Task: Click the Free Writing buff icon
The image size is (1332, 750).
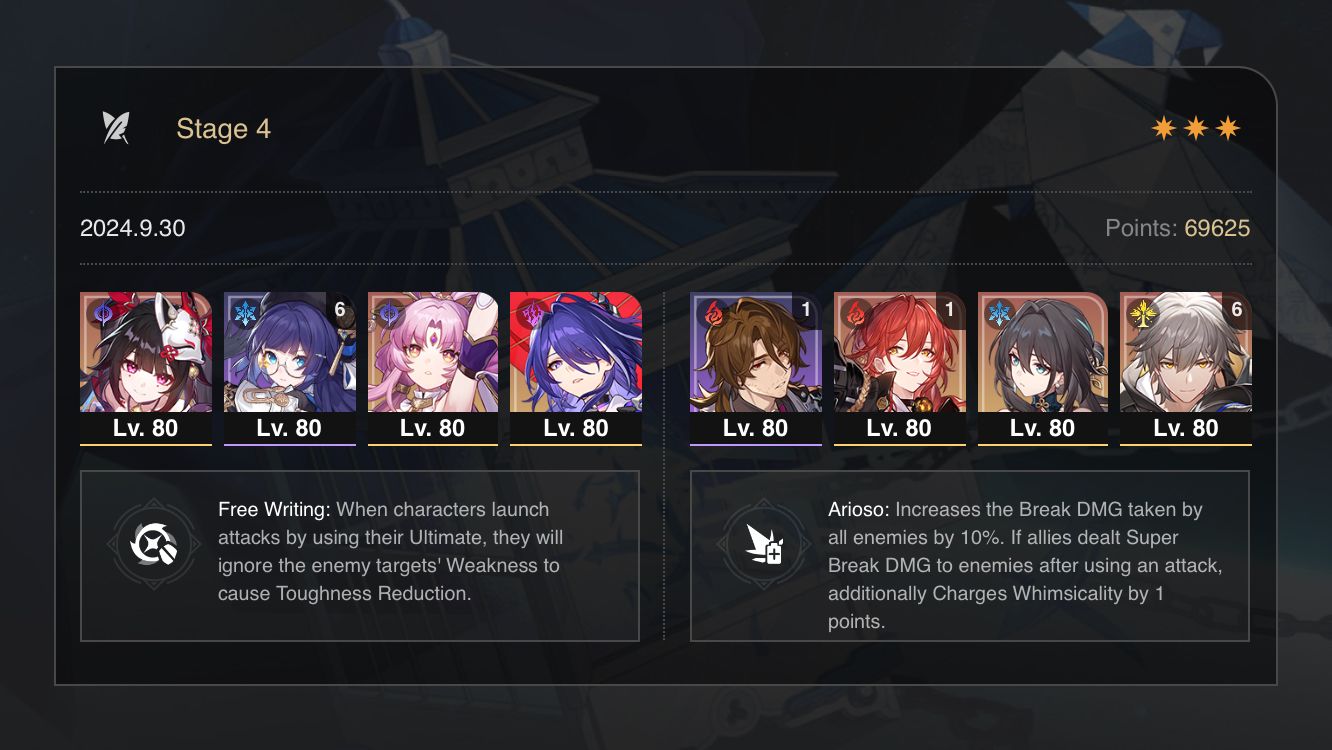Action: point(155,547)
